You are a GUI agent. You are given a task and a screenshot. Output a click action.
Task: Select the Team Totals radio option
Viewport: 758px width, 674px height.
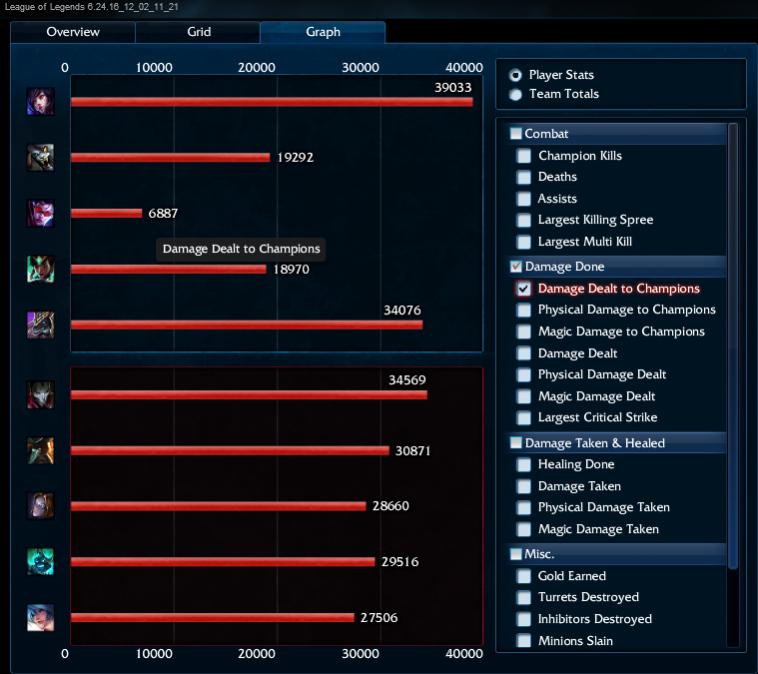pos(516,94)
